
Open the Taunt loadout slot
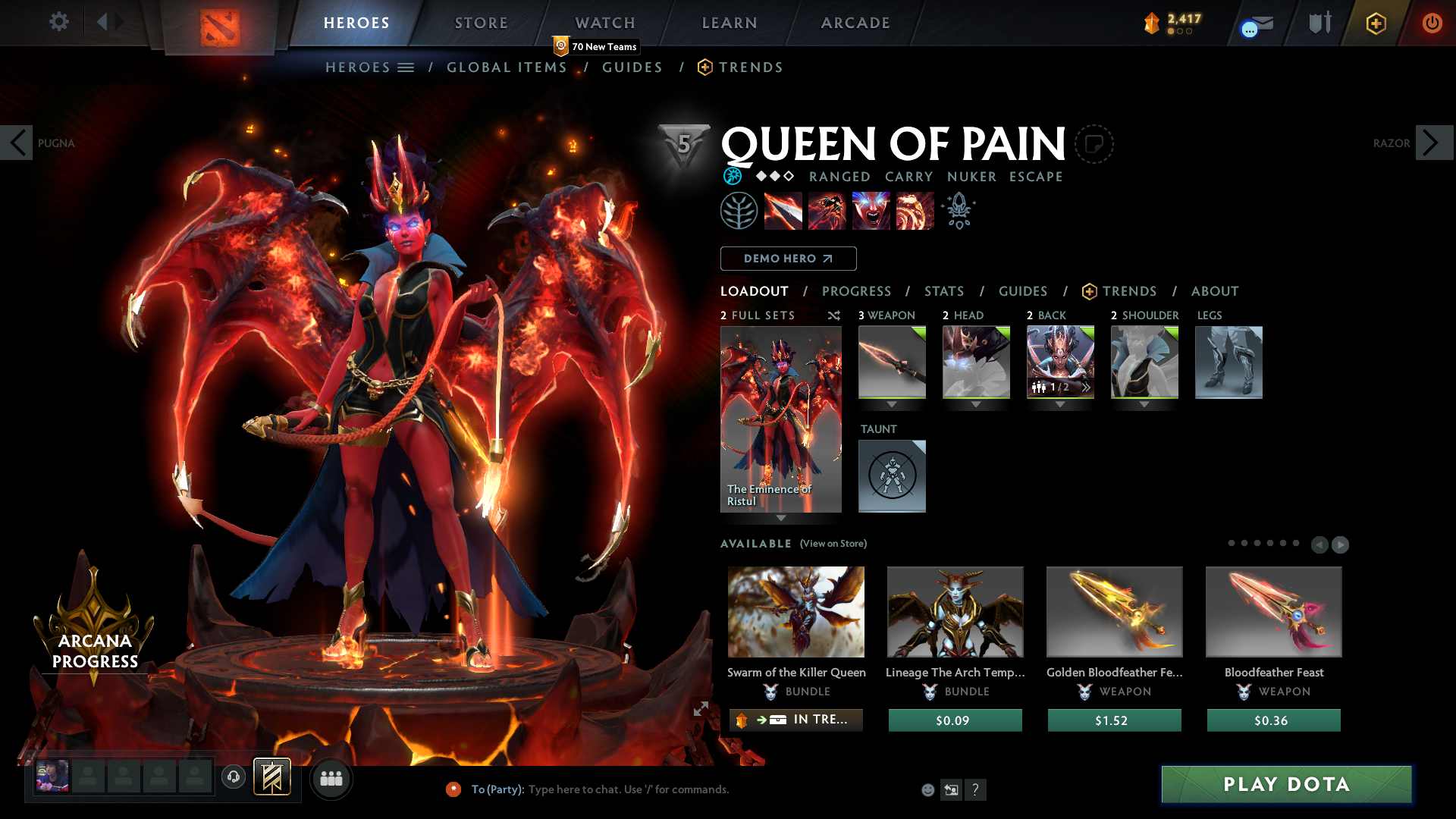892,475
